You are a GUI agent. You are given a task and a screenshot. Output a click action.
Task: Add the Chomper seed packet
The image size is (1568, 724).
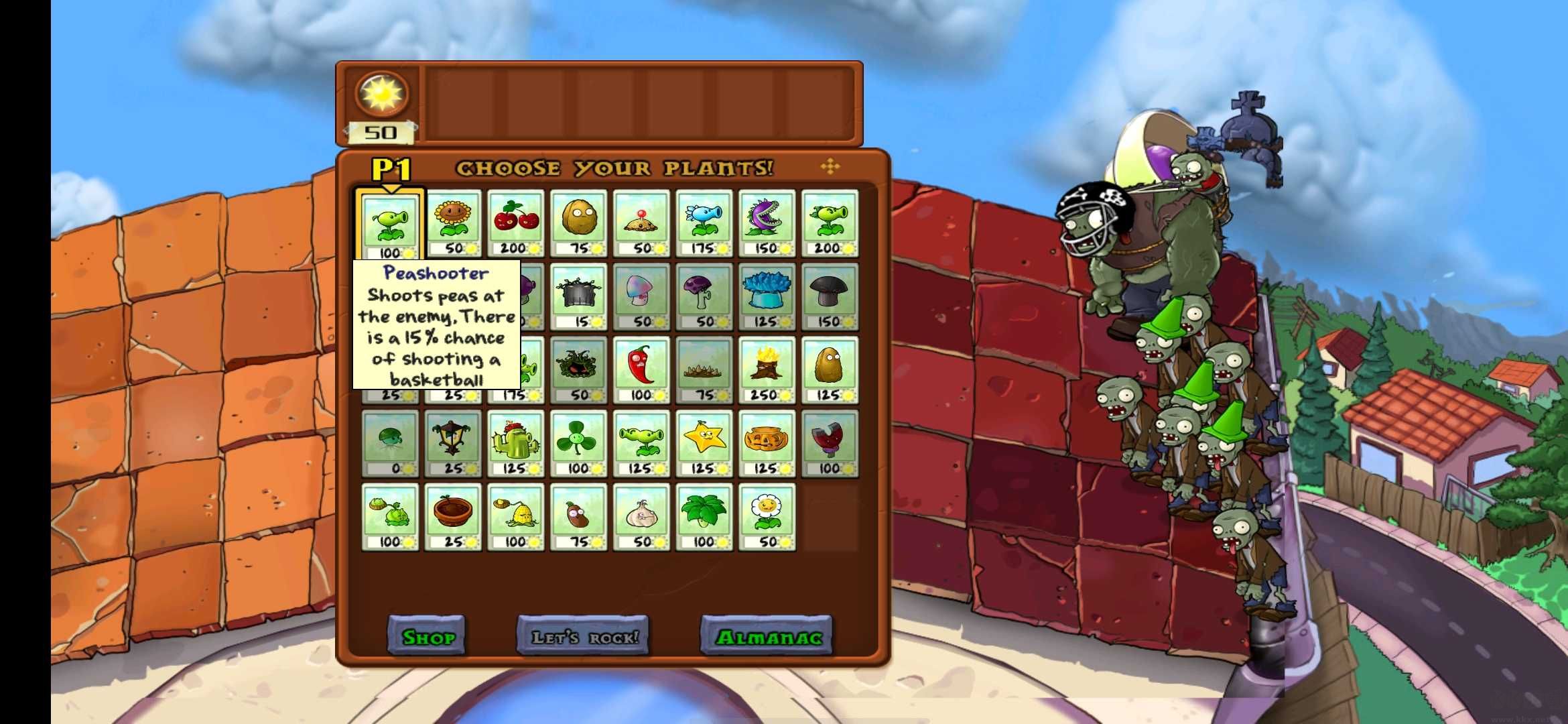click(x=767, y=223)
